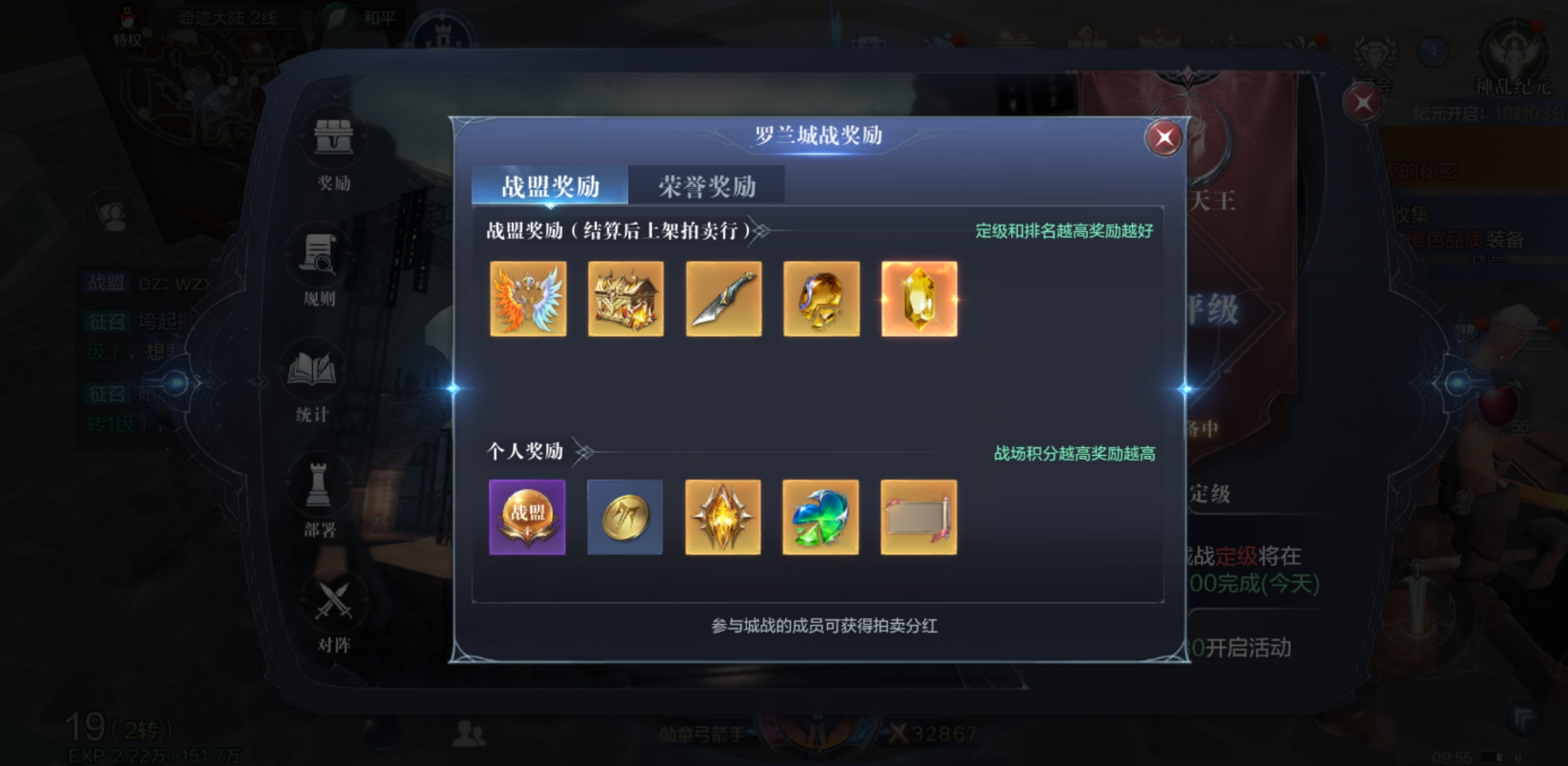Open the 战盟 medal personal reward
This screenshot has height=766, width=1568.
528,517
